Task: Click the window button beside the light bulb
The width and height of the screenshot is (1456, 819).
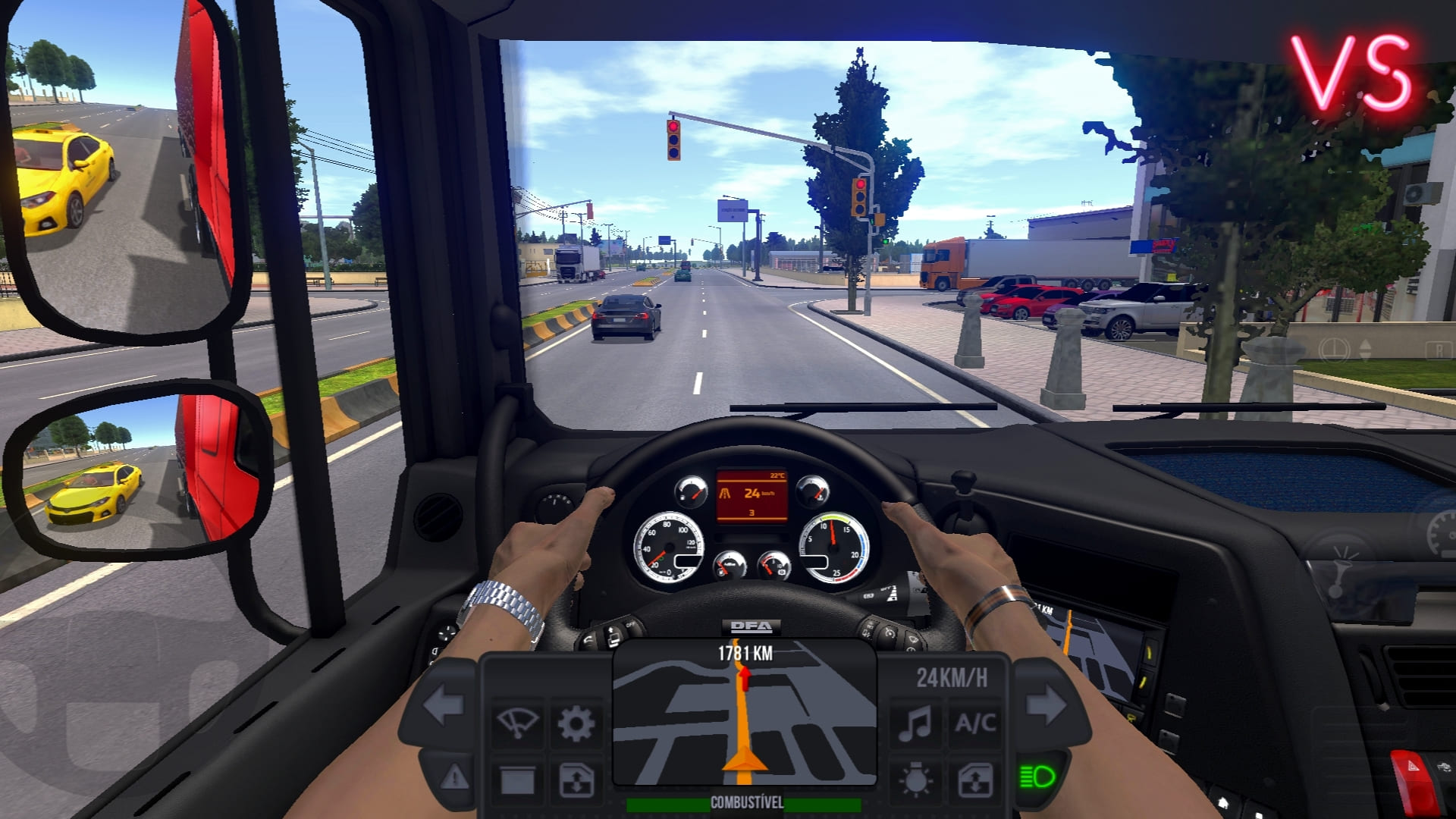Action: pyautogui.click(x=974, y=780)
